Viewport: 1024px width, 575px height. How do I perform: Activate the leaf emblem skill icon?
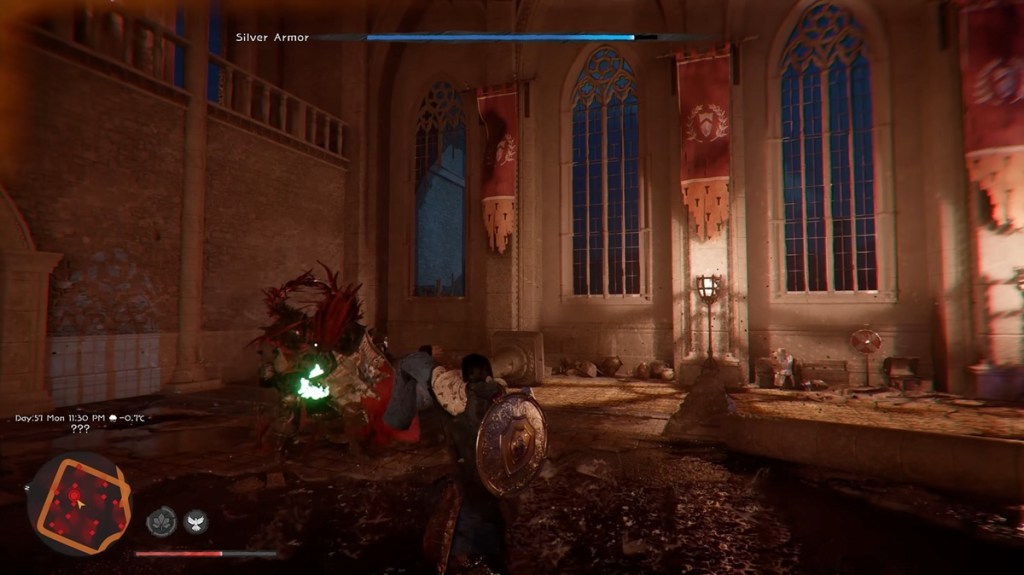coord(161,521)
